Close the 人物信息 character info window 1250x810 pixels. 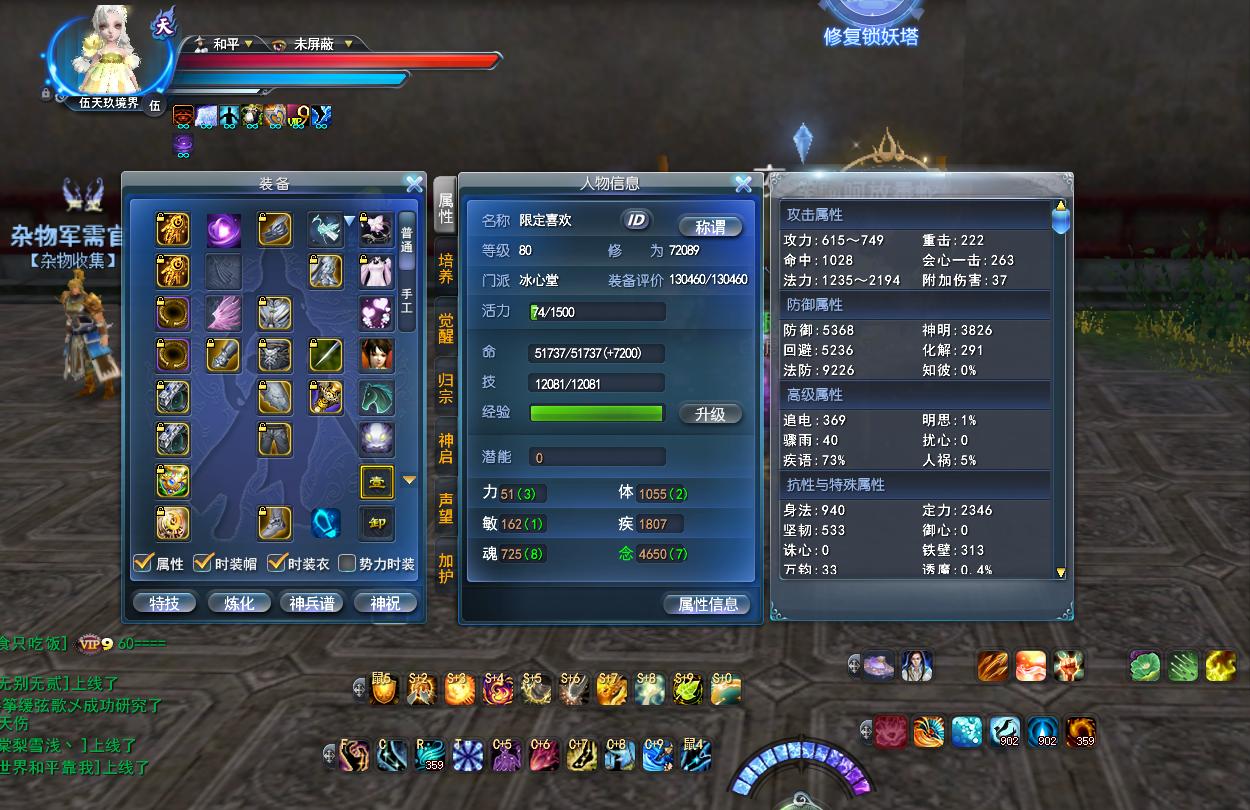[x=743, y=184]
